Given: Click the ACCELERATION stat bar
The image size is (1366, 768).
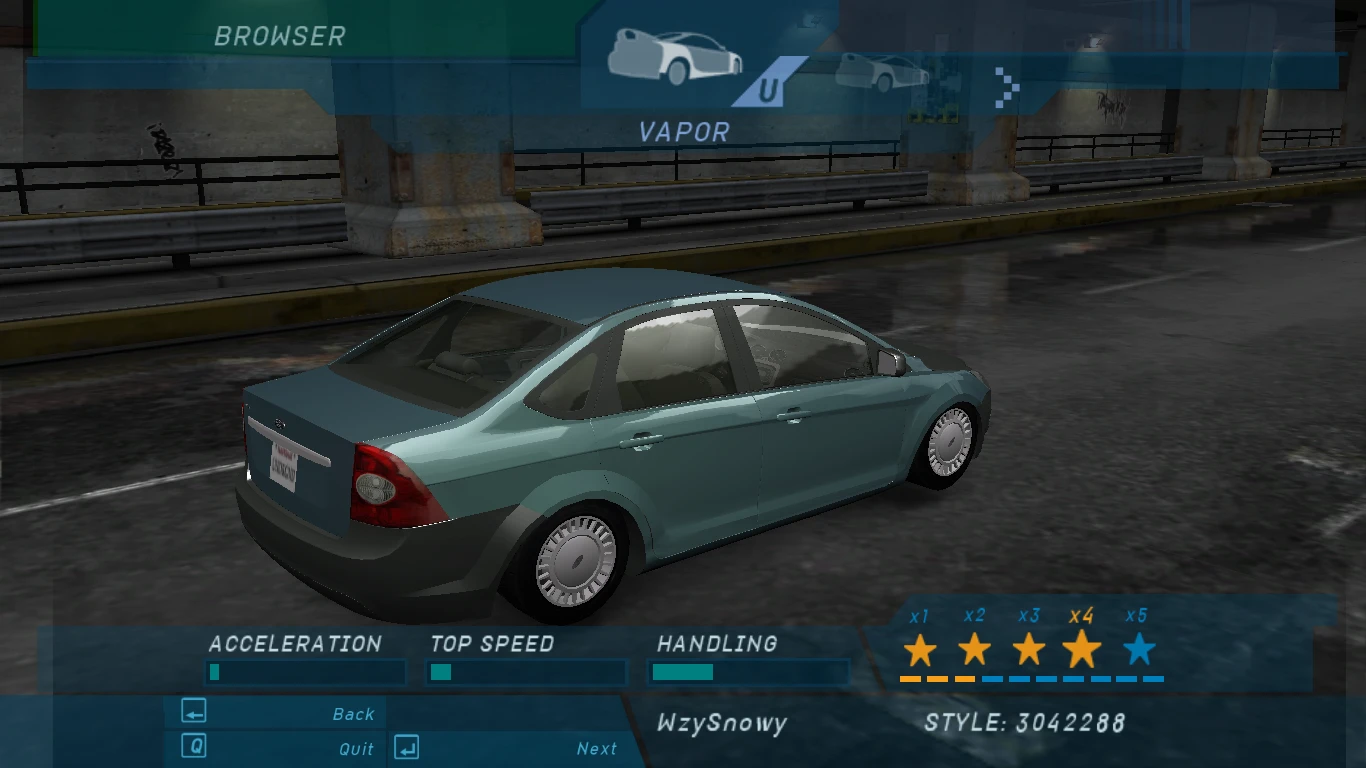Looking at the screenshot, I should coord(305,673).
